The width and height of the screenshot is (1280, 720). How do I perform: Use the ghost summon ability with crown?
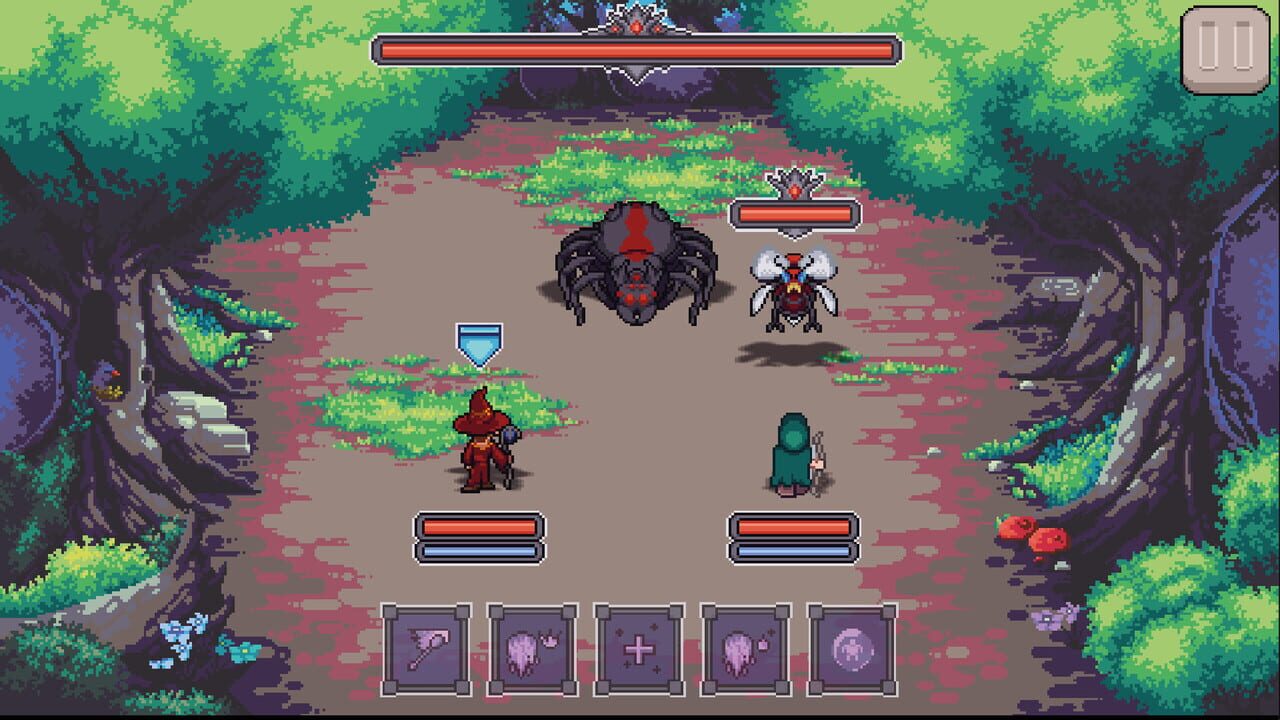pyautogui.click(x=533, y=649)
